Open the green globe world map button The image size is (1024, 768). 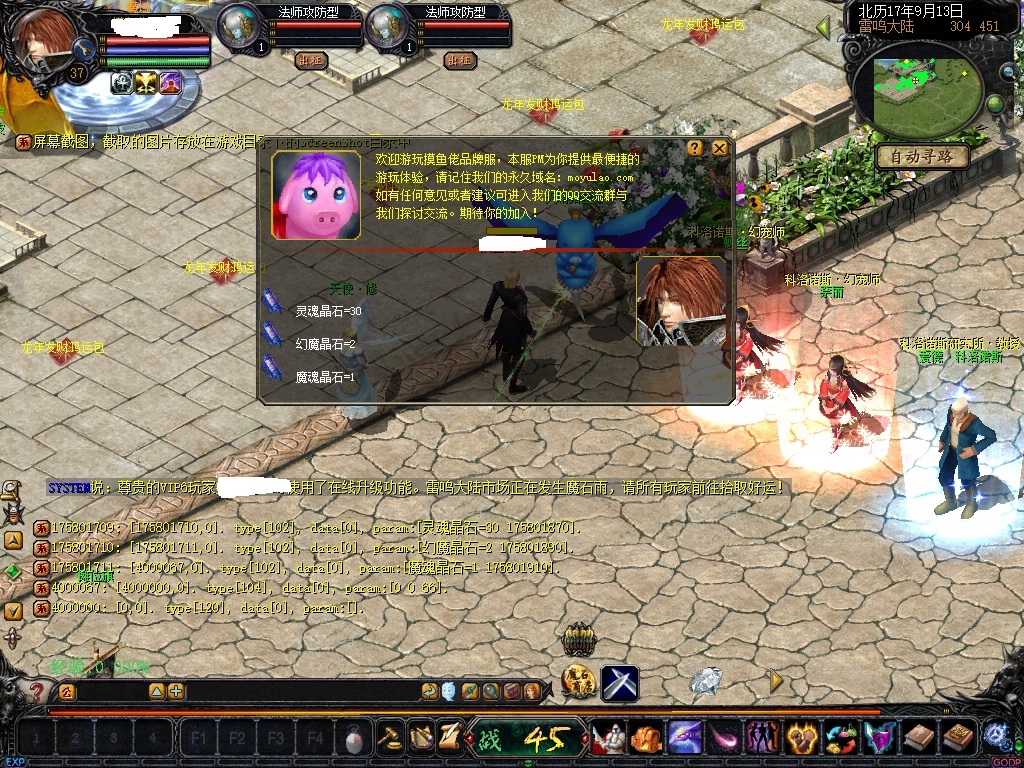996,104
